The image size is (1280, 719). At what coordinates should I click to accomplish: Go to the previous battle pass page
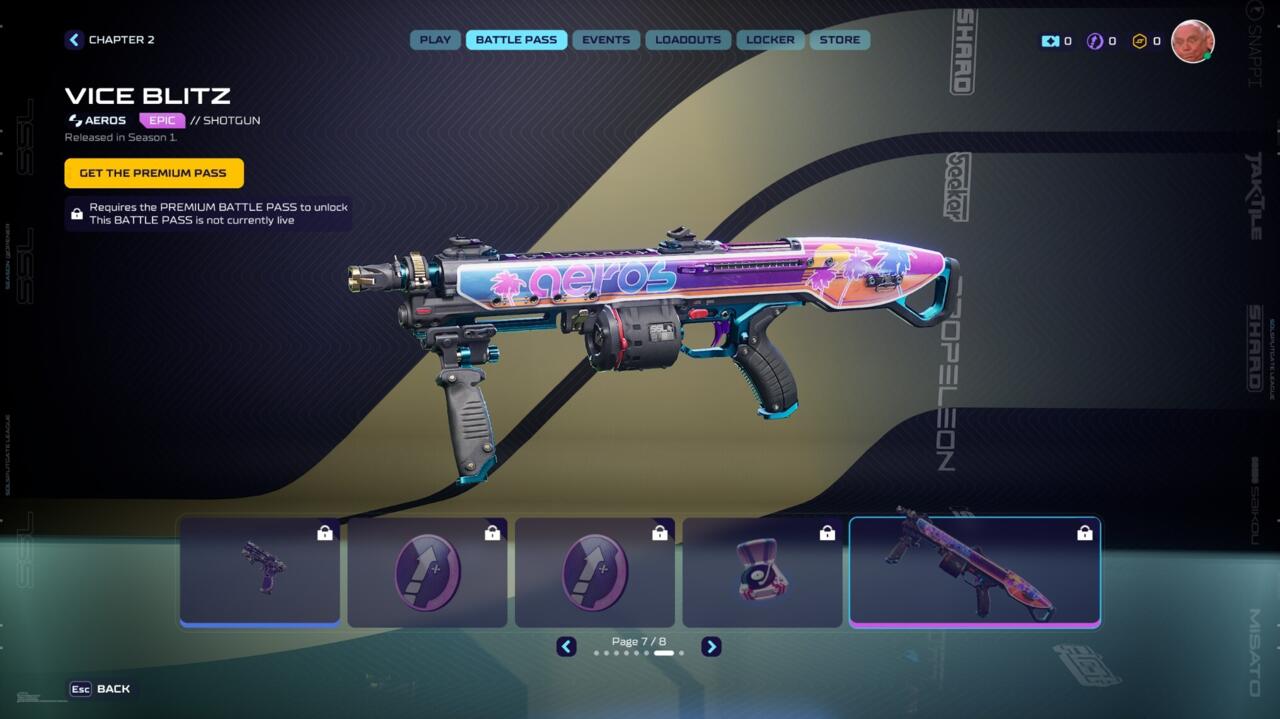point(566,647)
